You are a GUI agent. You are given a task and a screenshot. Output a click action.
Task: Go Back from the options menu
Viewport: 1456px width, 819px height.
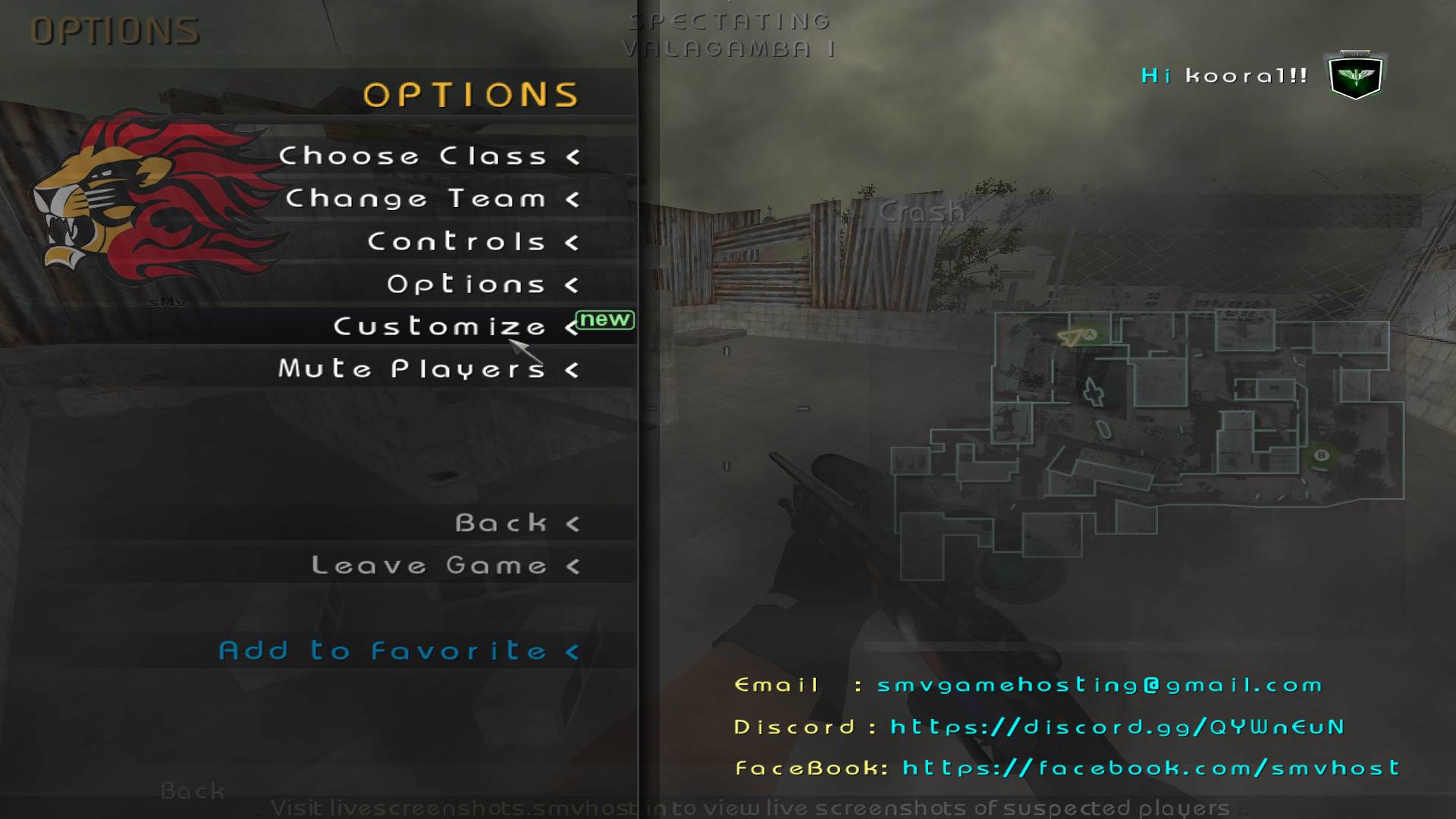(501, 523)
